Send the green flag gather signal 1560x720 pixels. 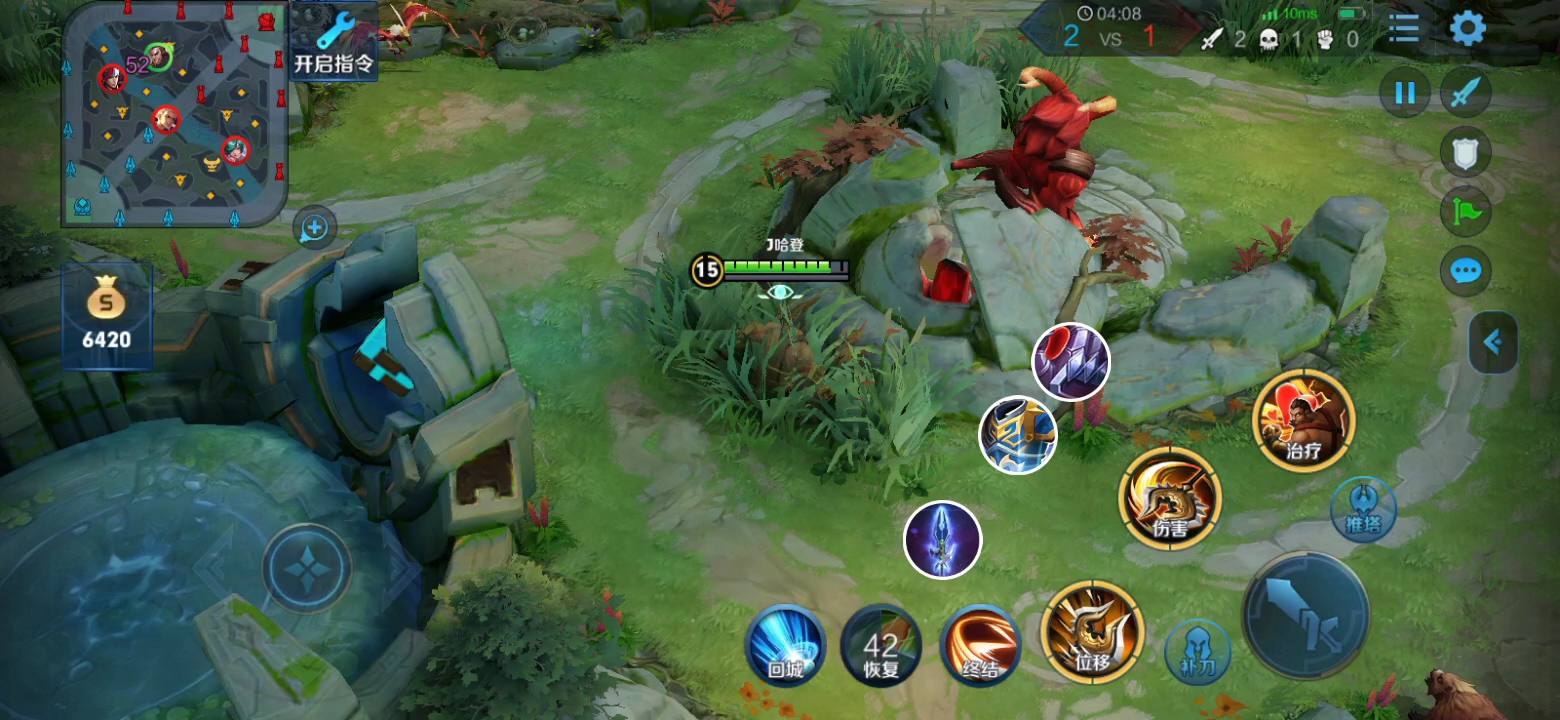click(1465, 212)
